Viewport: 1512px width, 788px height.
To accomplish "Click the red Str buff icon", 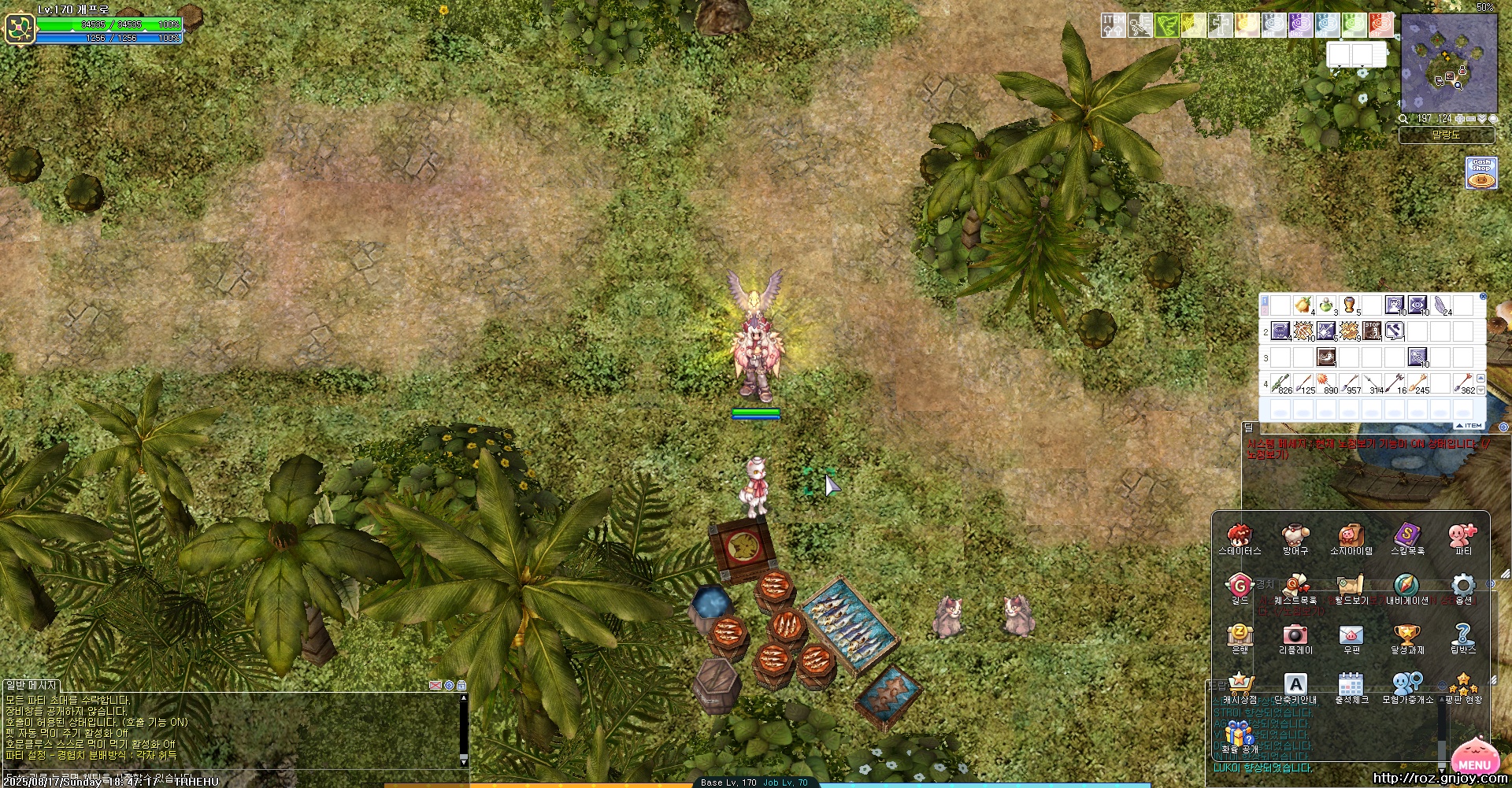I will click(x=1380, y=25).
